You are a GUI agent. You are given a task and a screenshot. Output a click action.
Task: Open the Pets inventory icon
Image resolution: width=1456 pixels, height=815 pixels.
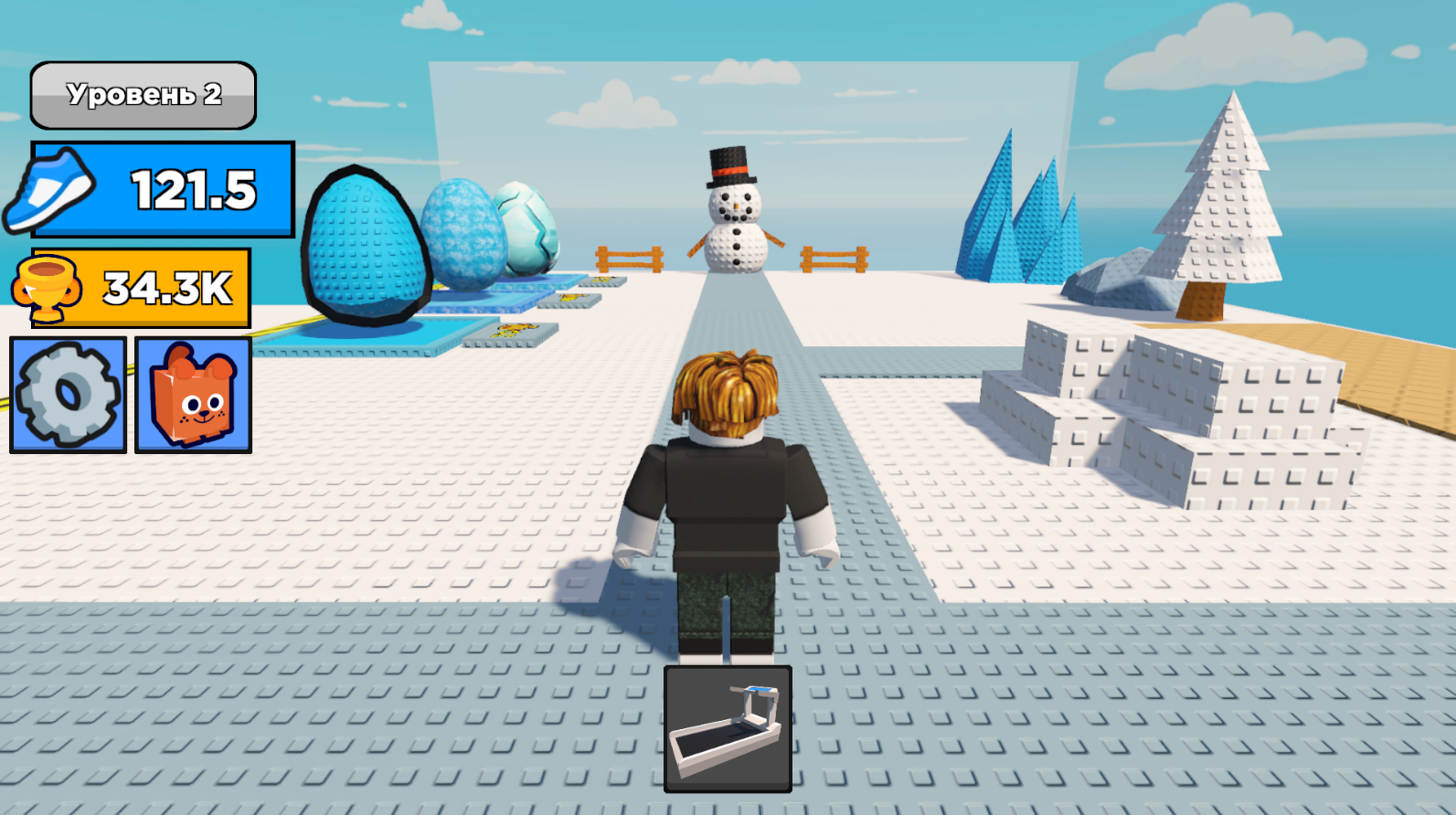point(192,393)
